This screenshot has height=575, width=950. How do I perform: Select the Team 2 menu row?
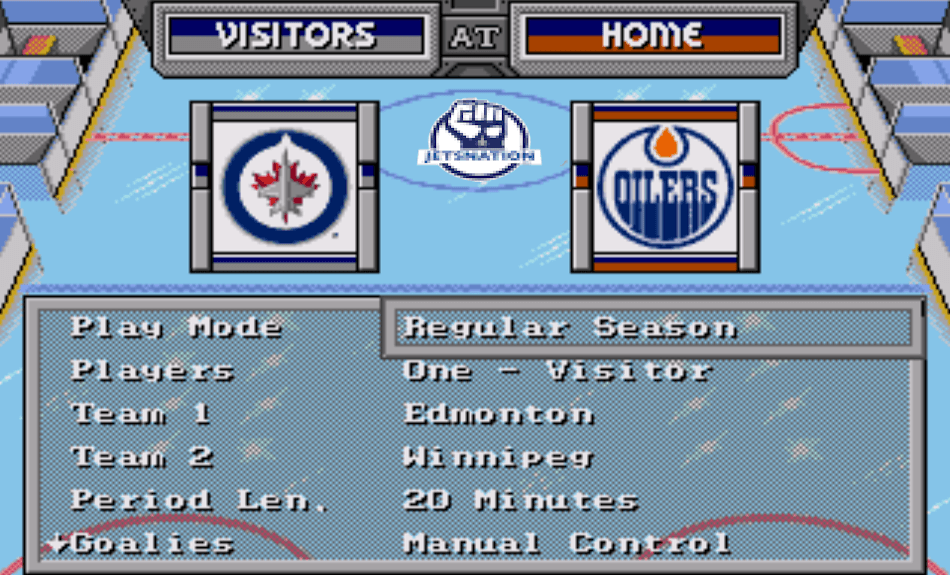point(142,457)
